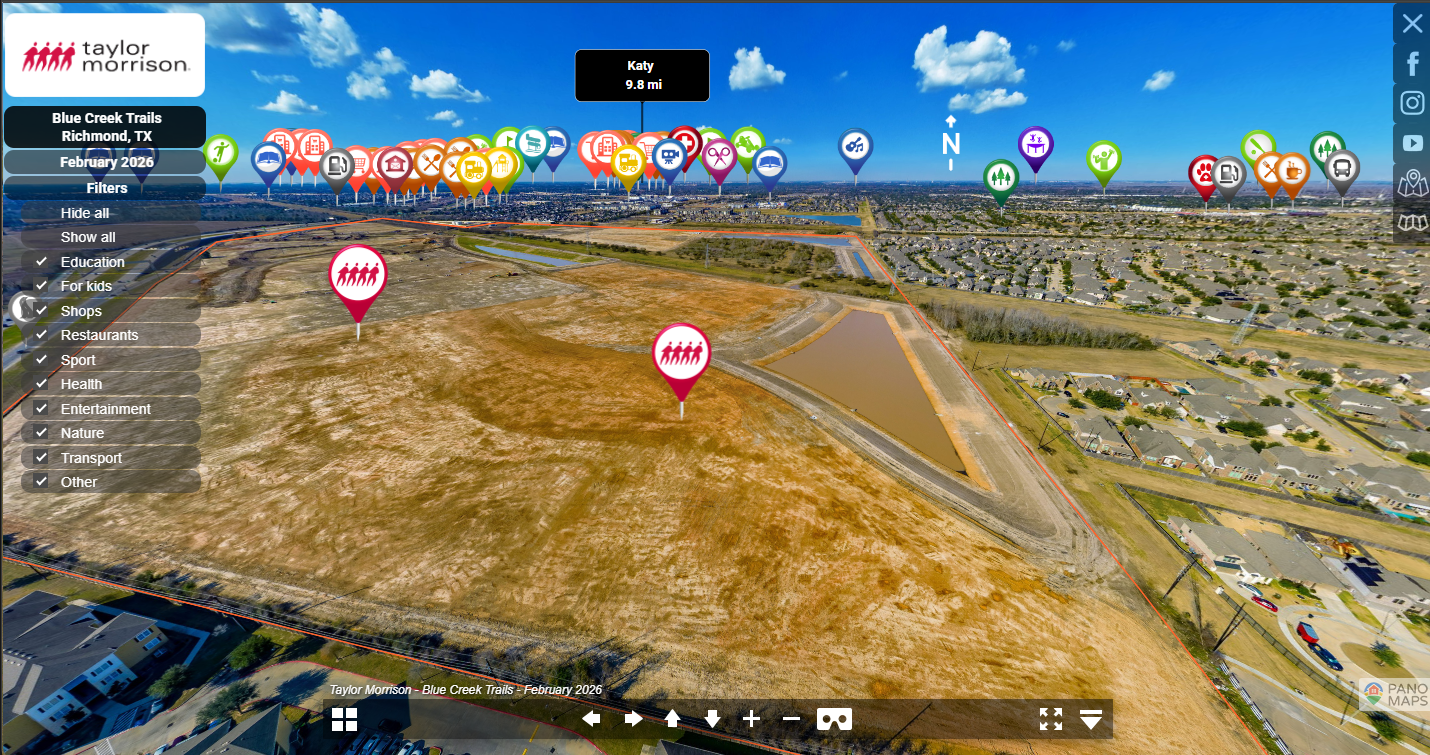Rotate the panorama left with arrow
This screenshot has height=755, width=1430.
click(x=592, y=719)
